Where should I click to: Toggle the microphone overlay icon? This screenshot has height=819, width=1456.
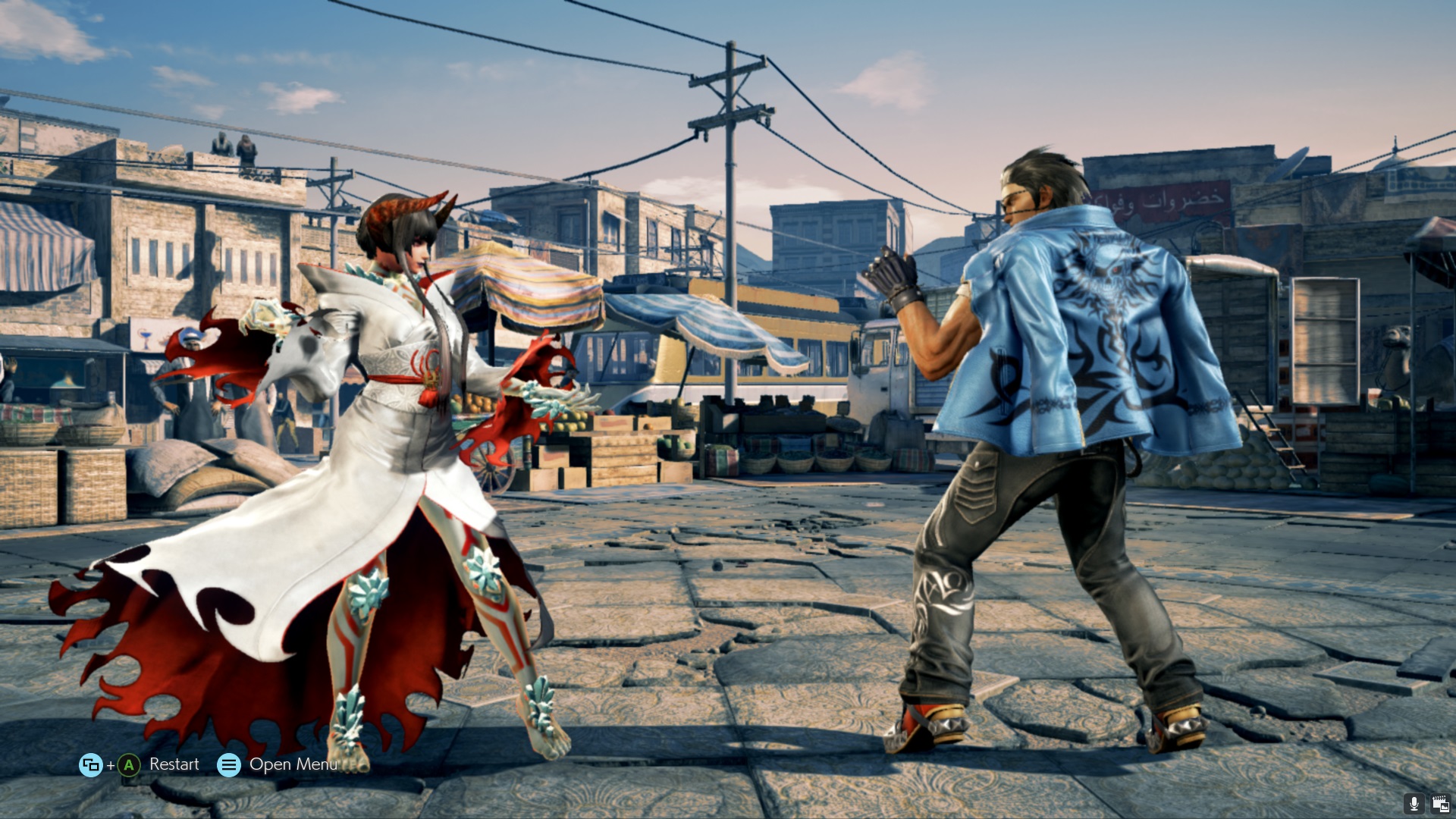(x=1414, y=804)
